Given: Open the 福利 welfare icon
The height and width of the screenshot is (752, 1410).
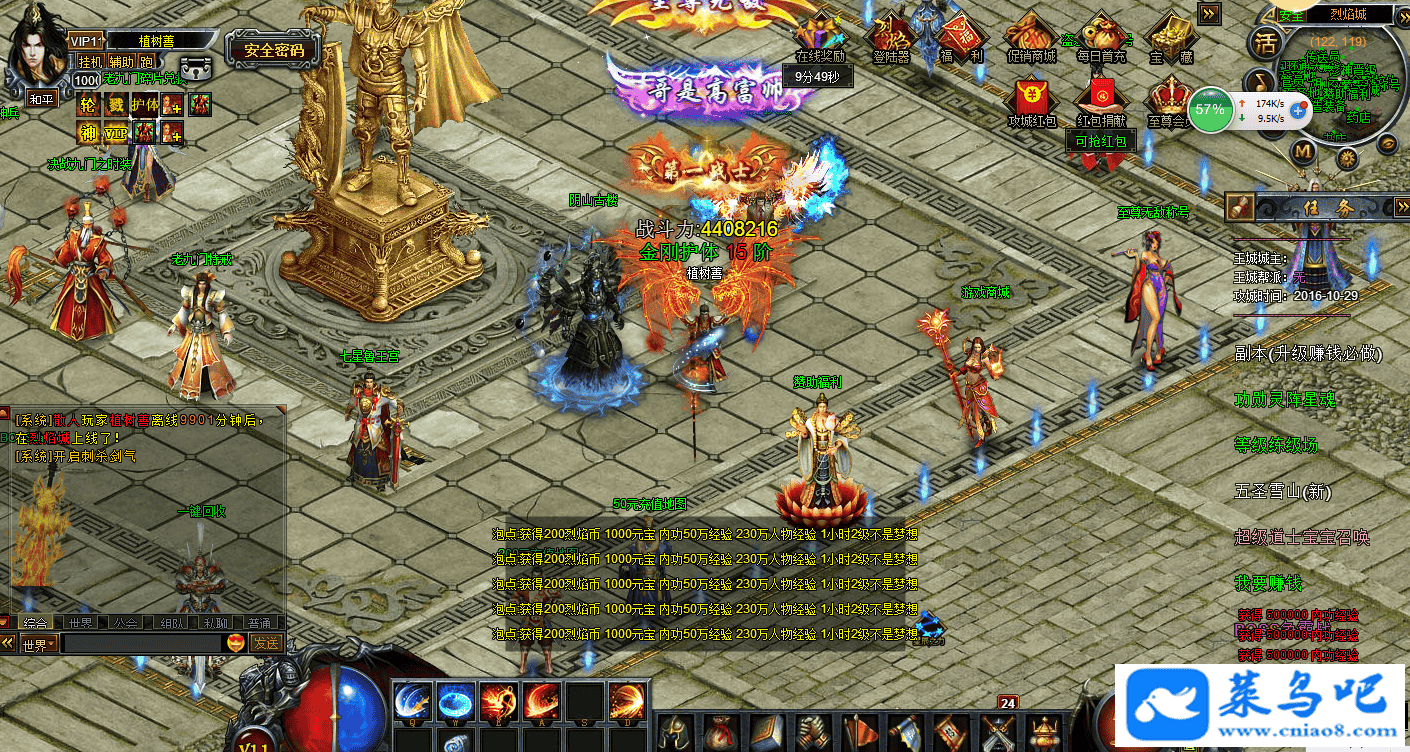Looking at the screenshot, I should (960, 40).
